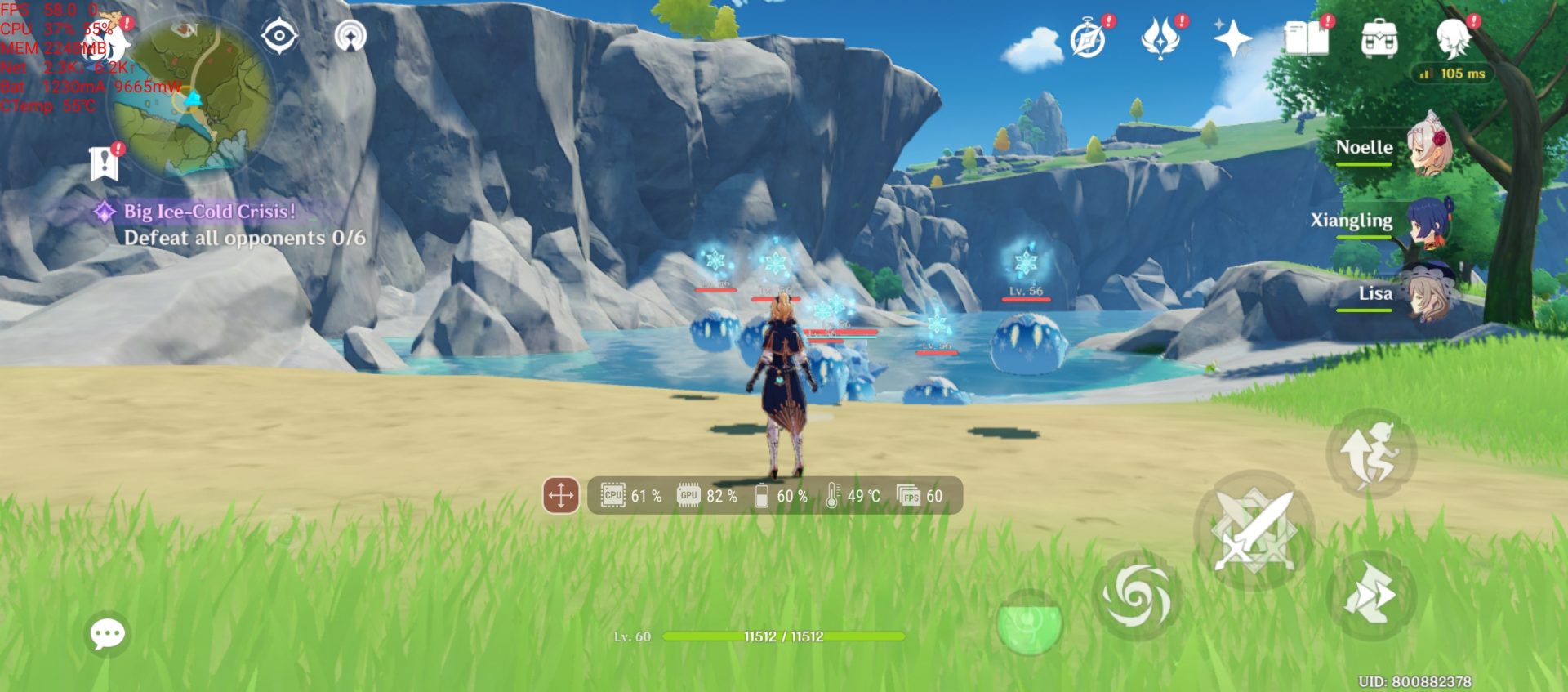Open the chat speech bubble
This screenshot has height=692, width=1568.
pos(107,634)
